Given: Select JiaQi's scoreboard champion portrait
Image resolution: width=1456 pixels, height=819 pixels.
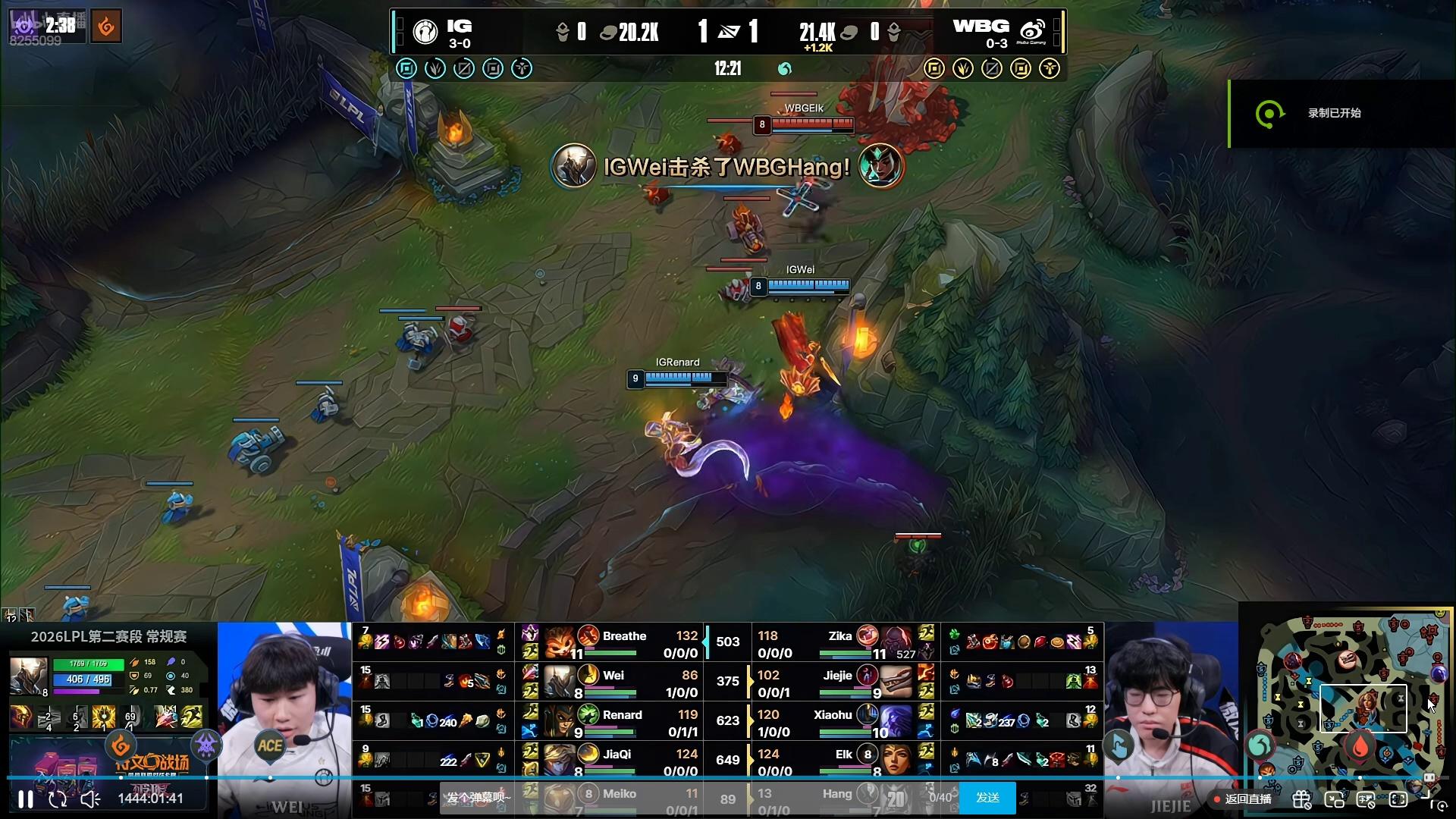Looking at the screenshot, I should click(x=560, y=761).
